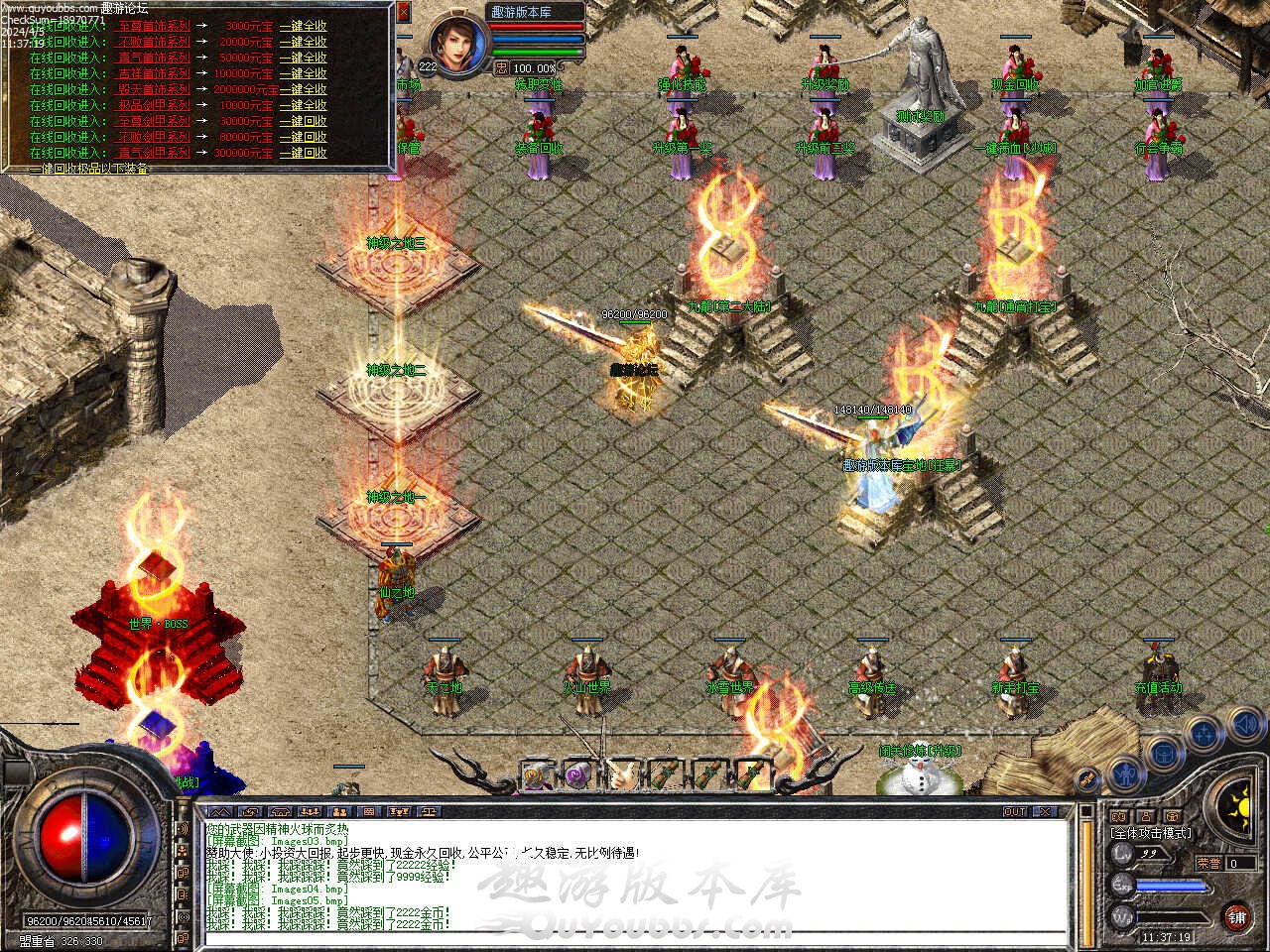Open the 极品剑甲系列 recycle category
1270x952 pixels.
coord(154,105)
